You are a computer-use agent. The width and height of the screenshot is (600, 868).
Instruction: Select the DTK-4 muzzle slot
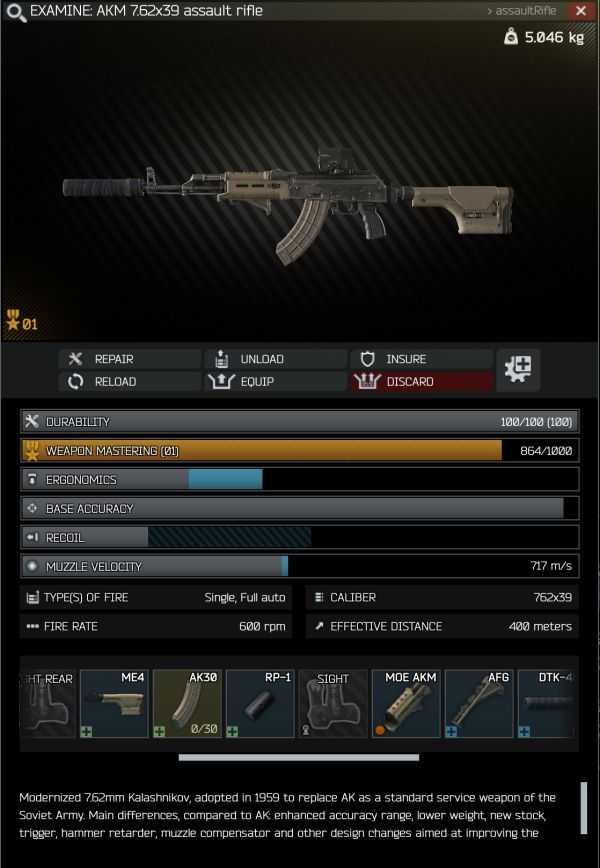(x=548, y=704)
